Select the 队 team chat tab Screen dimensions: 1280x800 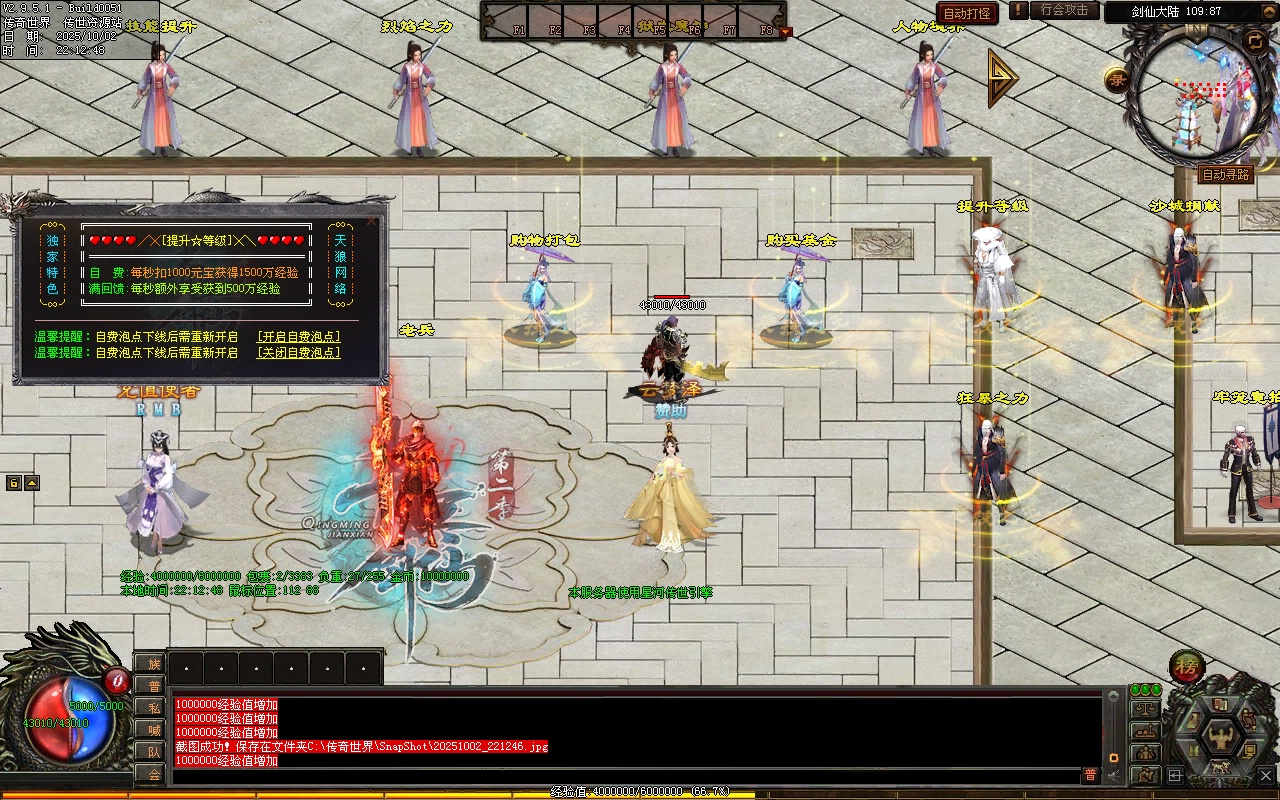151,752
